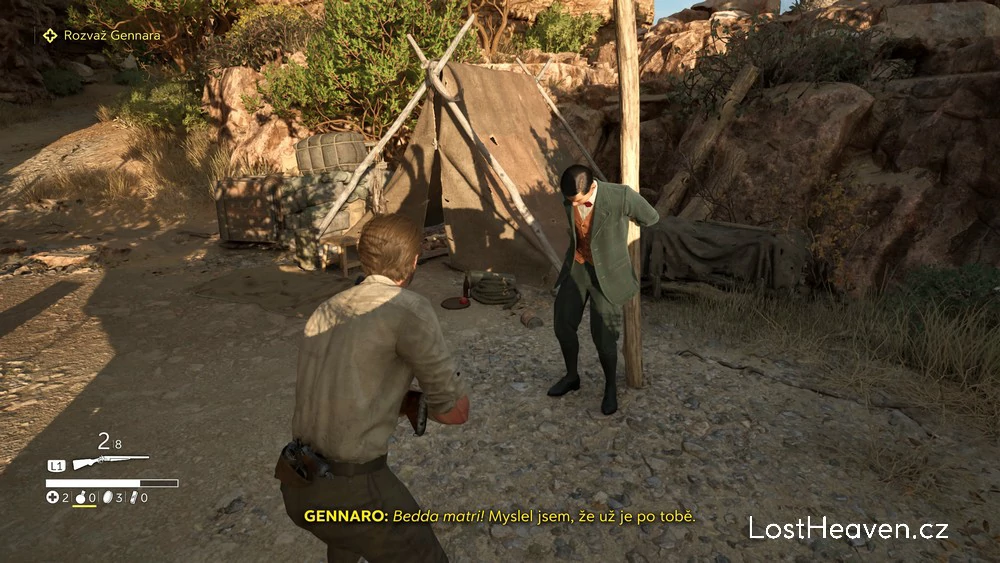Select the medkit cross icon
1000x563 pixels.
point(53,497)
